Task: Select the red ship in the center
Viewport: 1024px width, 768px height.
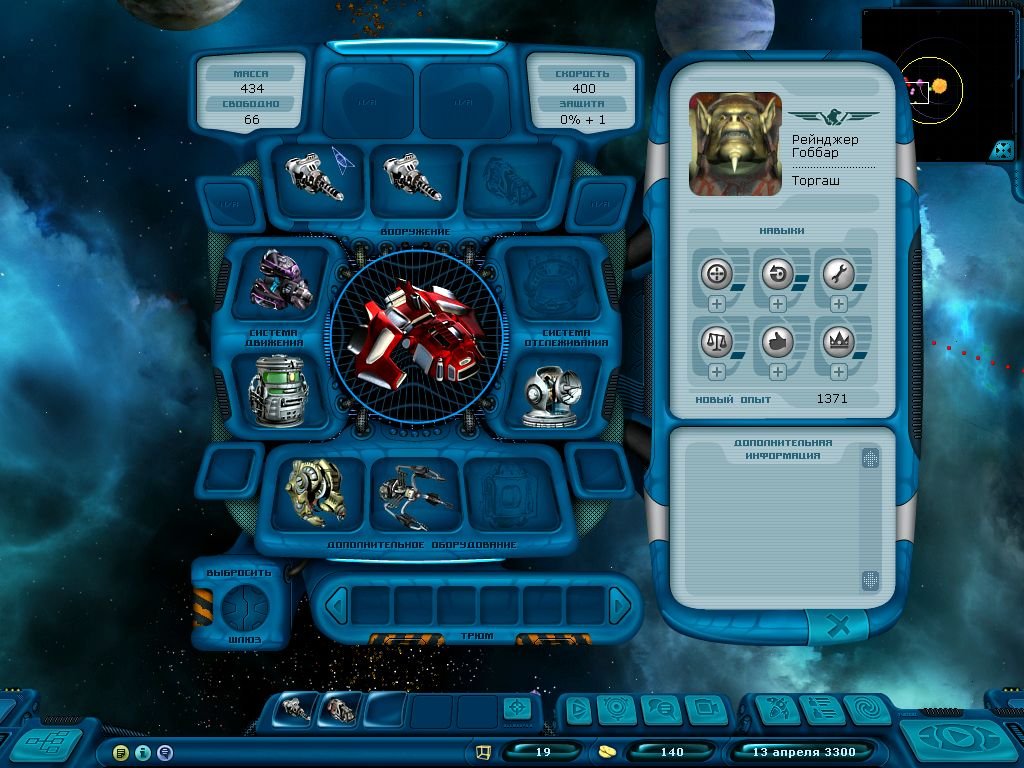Action: click(x=413, y=333)
